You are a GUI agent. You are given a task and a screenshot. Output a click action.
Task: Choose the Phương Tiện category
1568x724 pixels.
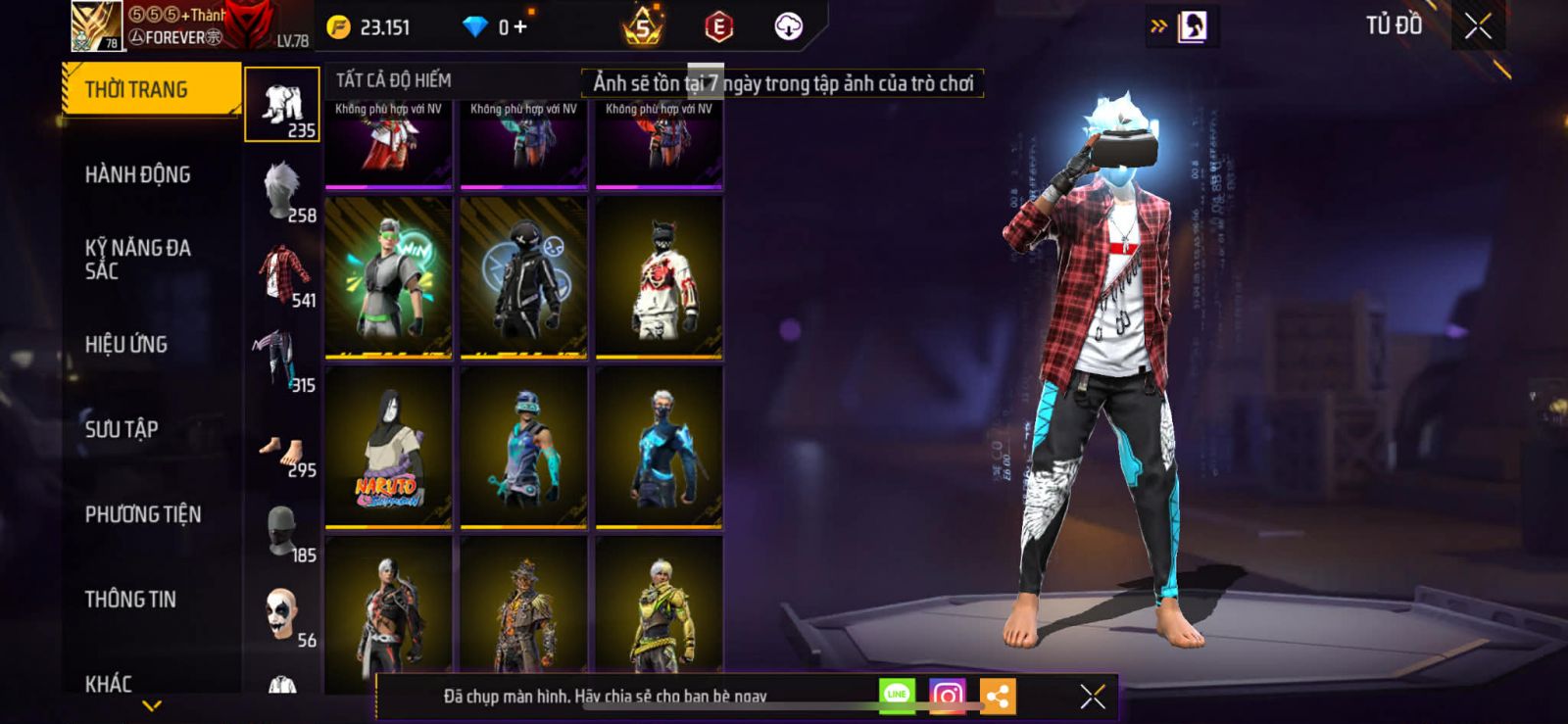(143, 514)
